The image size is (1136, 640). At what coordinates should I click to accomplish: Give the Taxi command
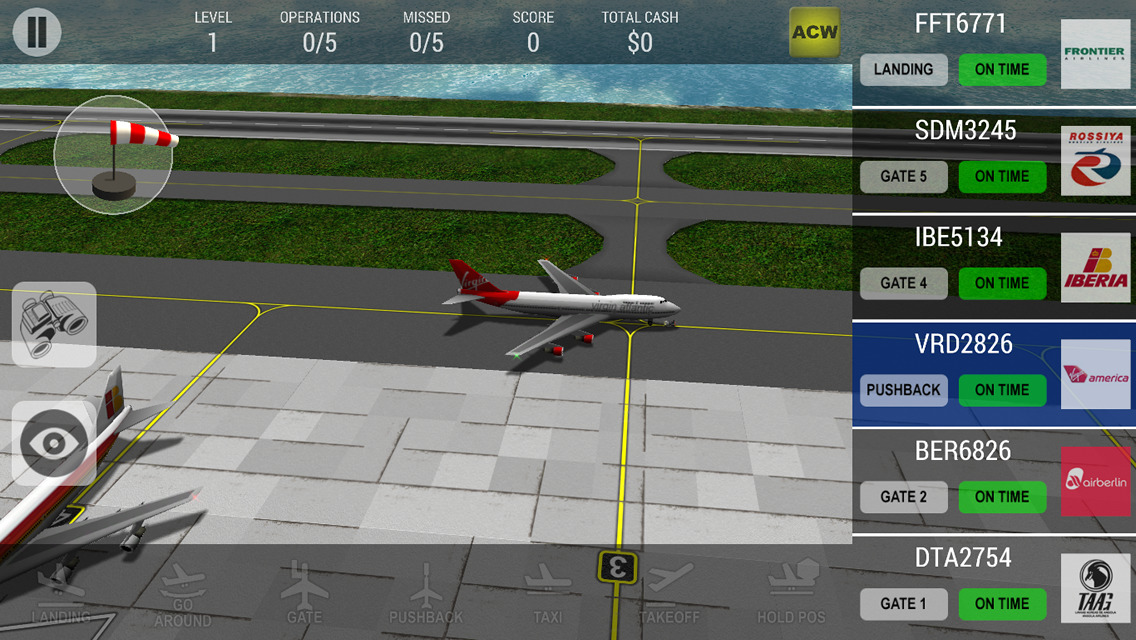point(547,595)
